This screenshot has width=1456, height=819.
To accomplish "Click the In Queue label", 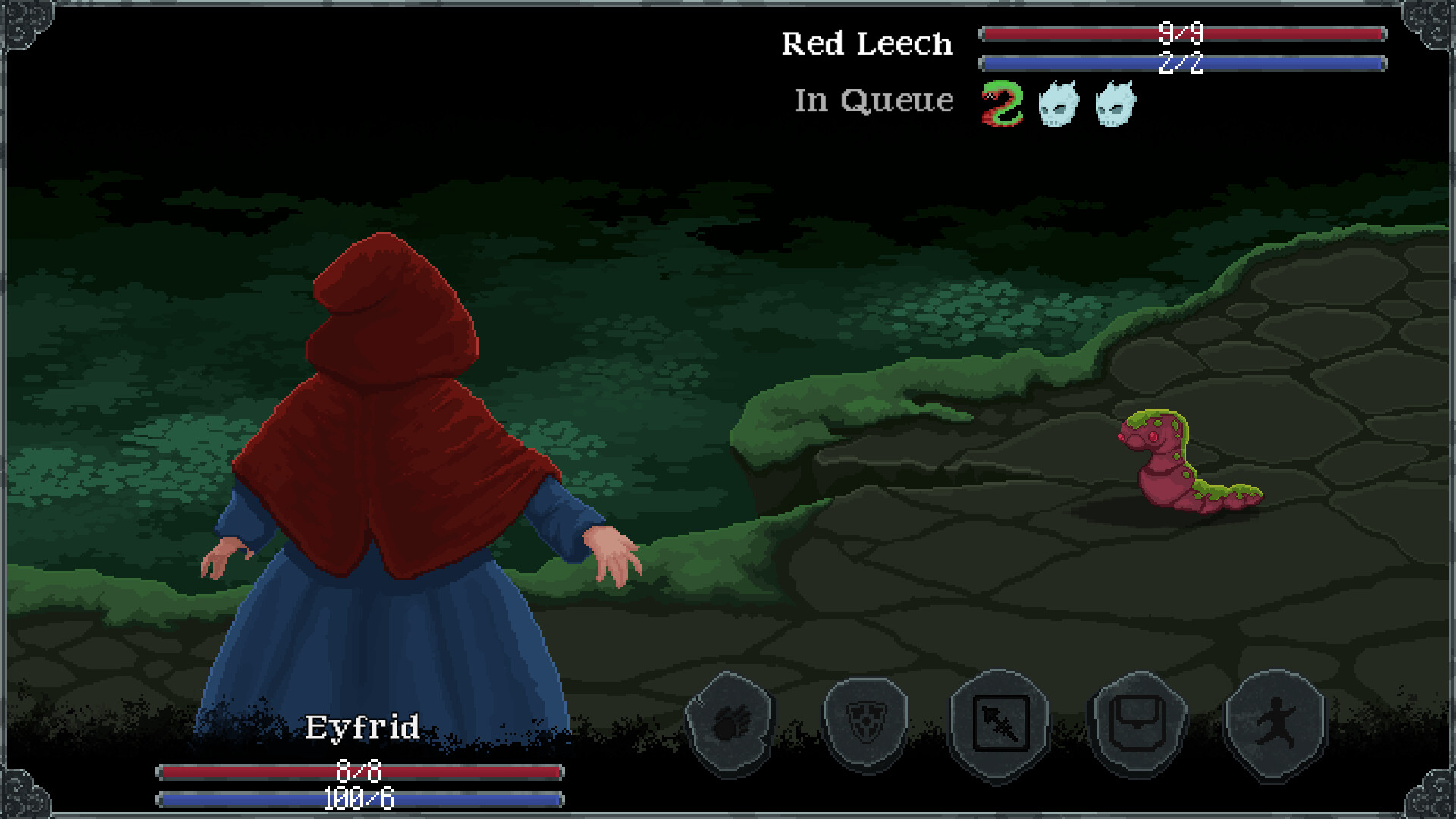I will 873,99.
